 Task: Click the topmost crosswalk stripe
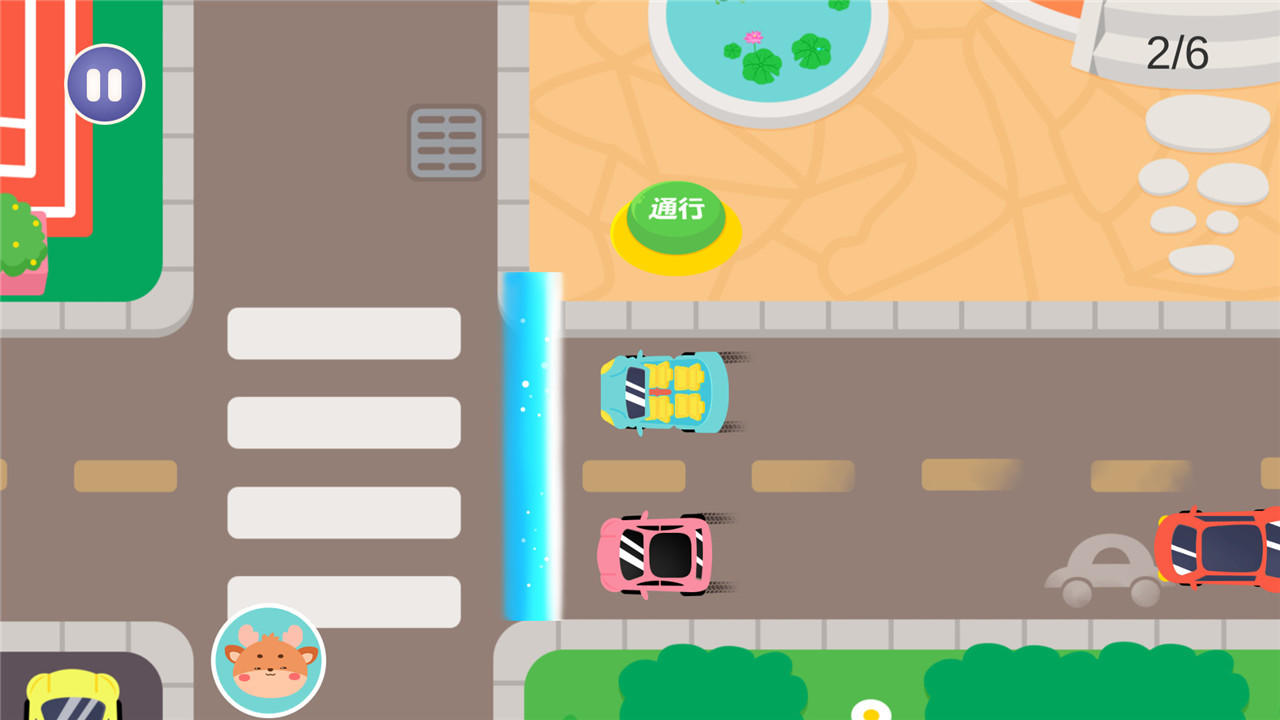click(342, 333)
